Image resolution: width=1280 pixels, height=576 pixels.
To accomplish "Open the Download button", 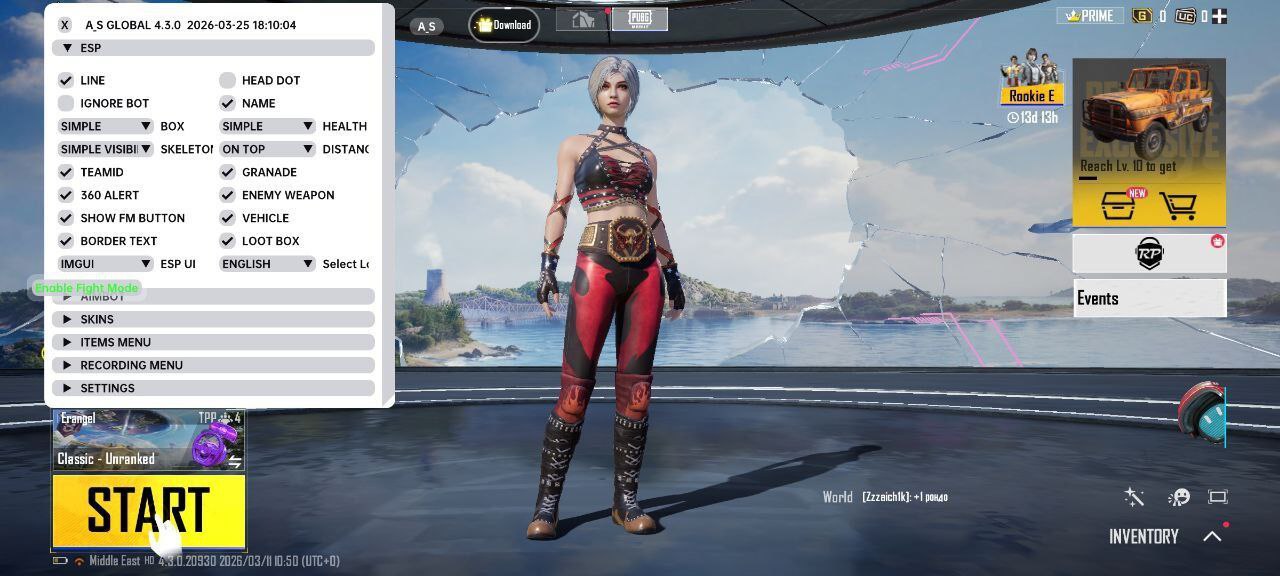I will tap(504, 25).
